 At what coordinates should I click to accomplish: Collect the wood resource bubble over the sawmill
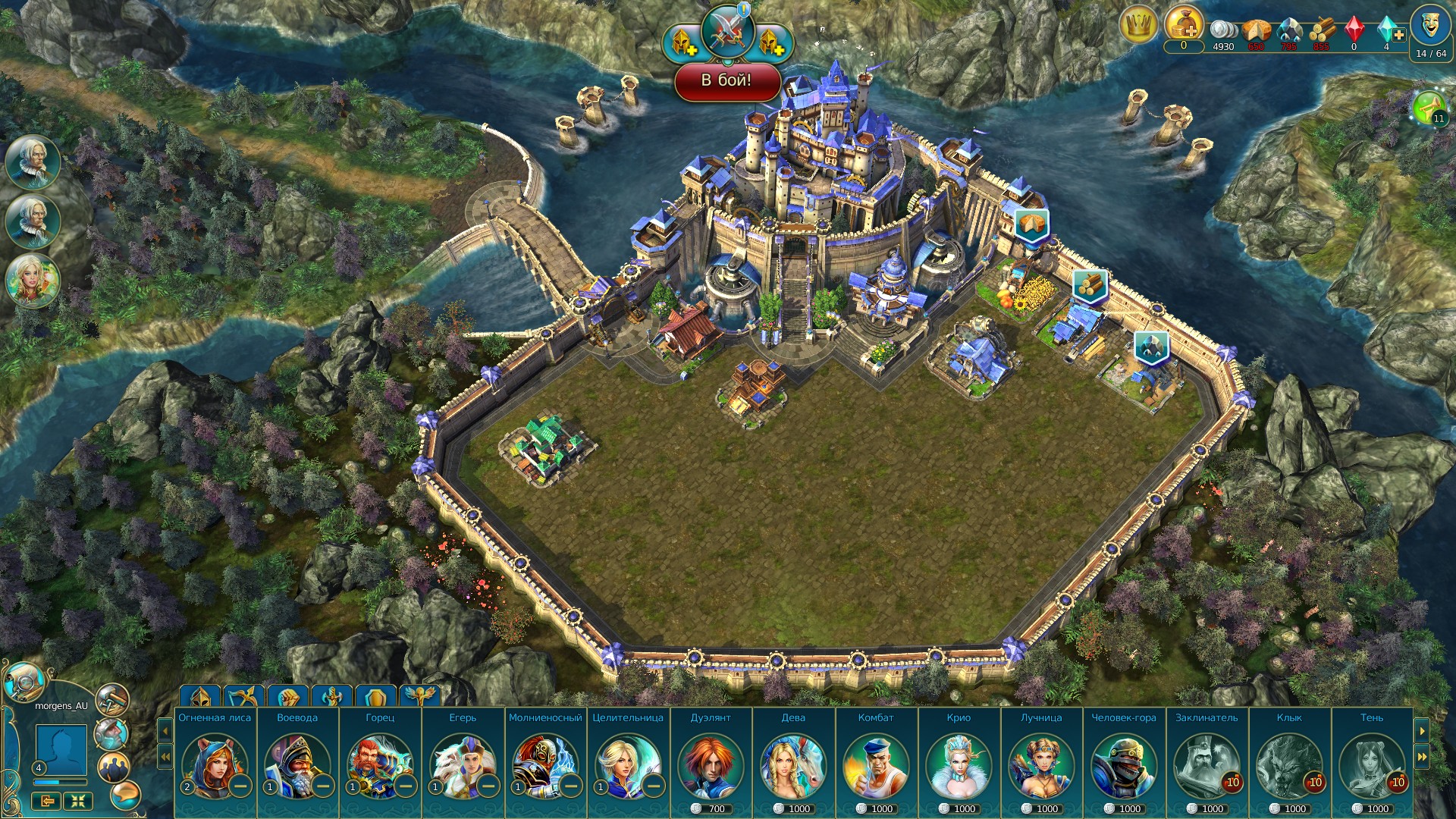[x=1090, y=284]
